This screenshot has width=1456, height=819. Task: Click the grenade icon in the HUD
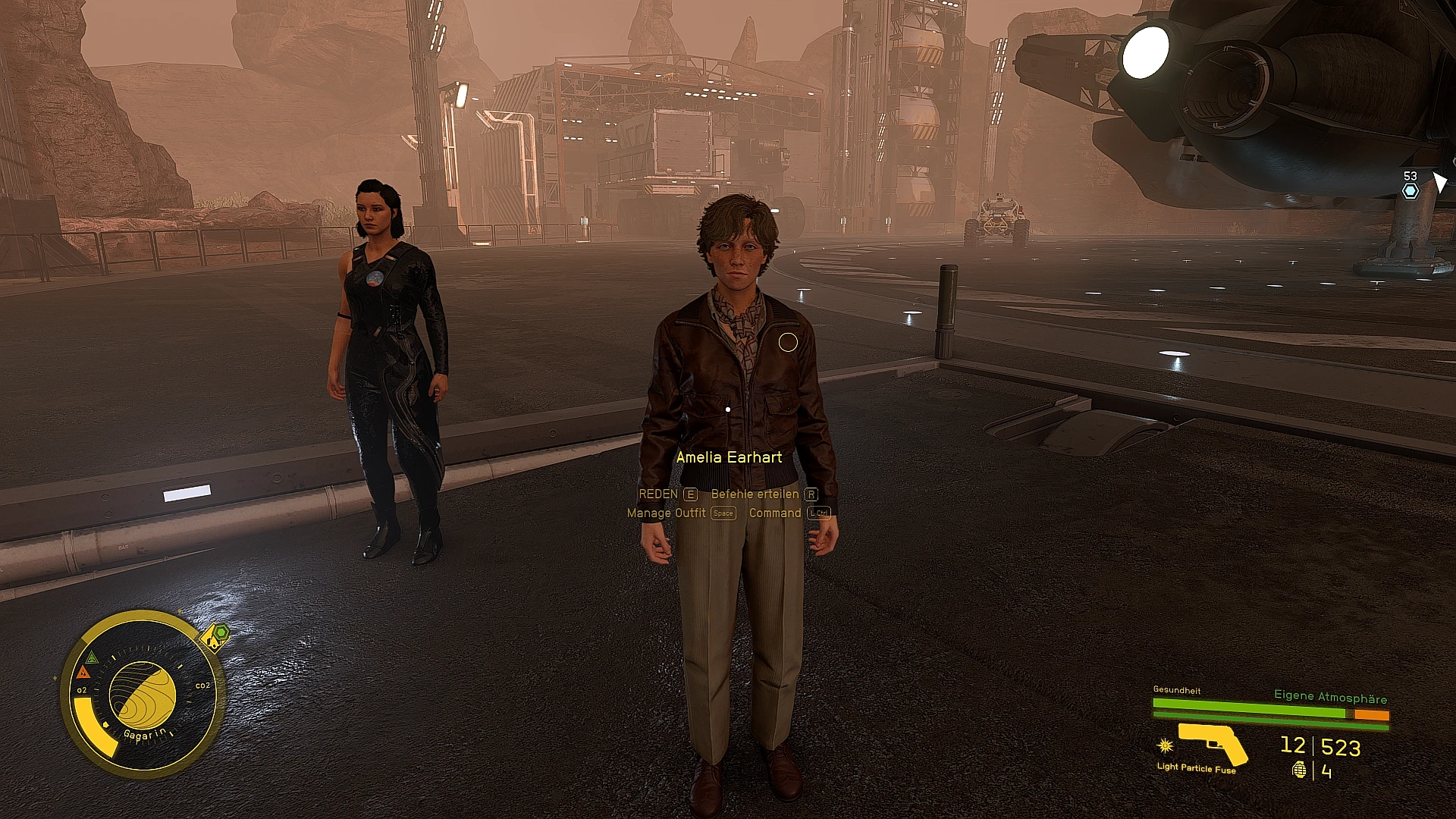click(1299, 769)
